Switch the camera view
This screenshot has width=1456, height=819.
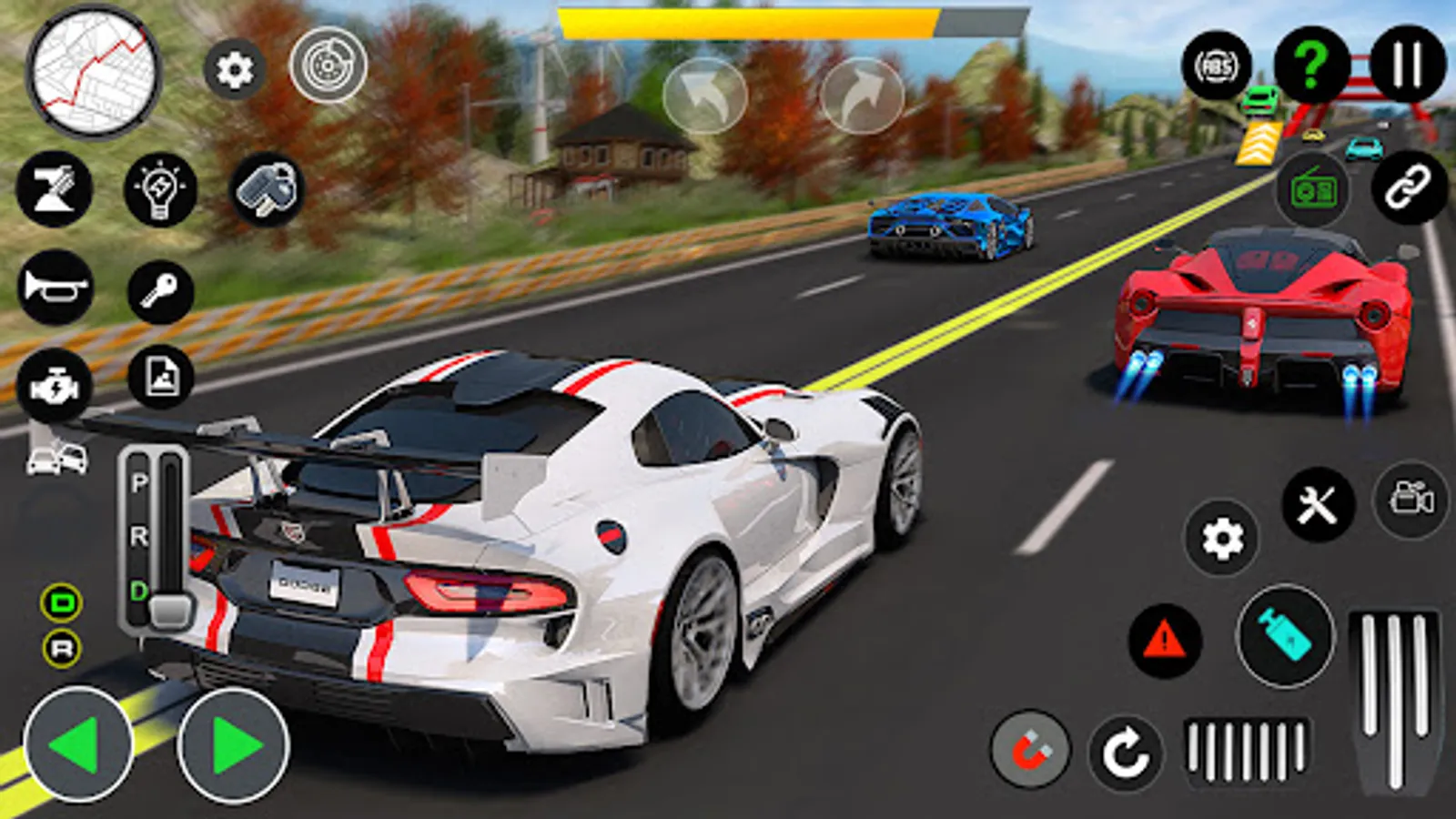pos(1411,500)
